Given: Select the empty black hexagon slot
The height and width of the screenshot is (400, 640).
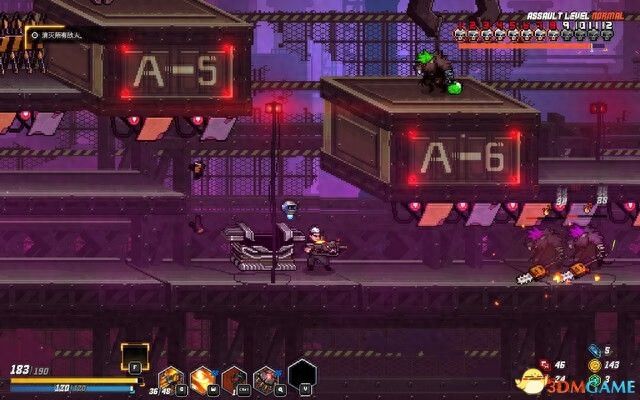Looking at the screenshot, I should [301, 374].
